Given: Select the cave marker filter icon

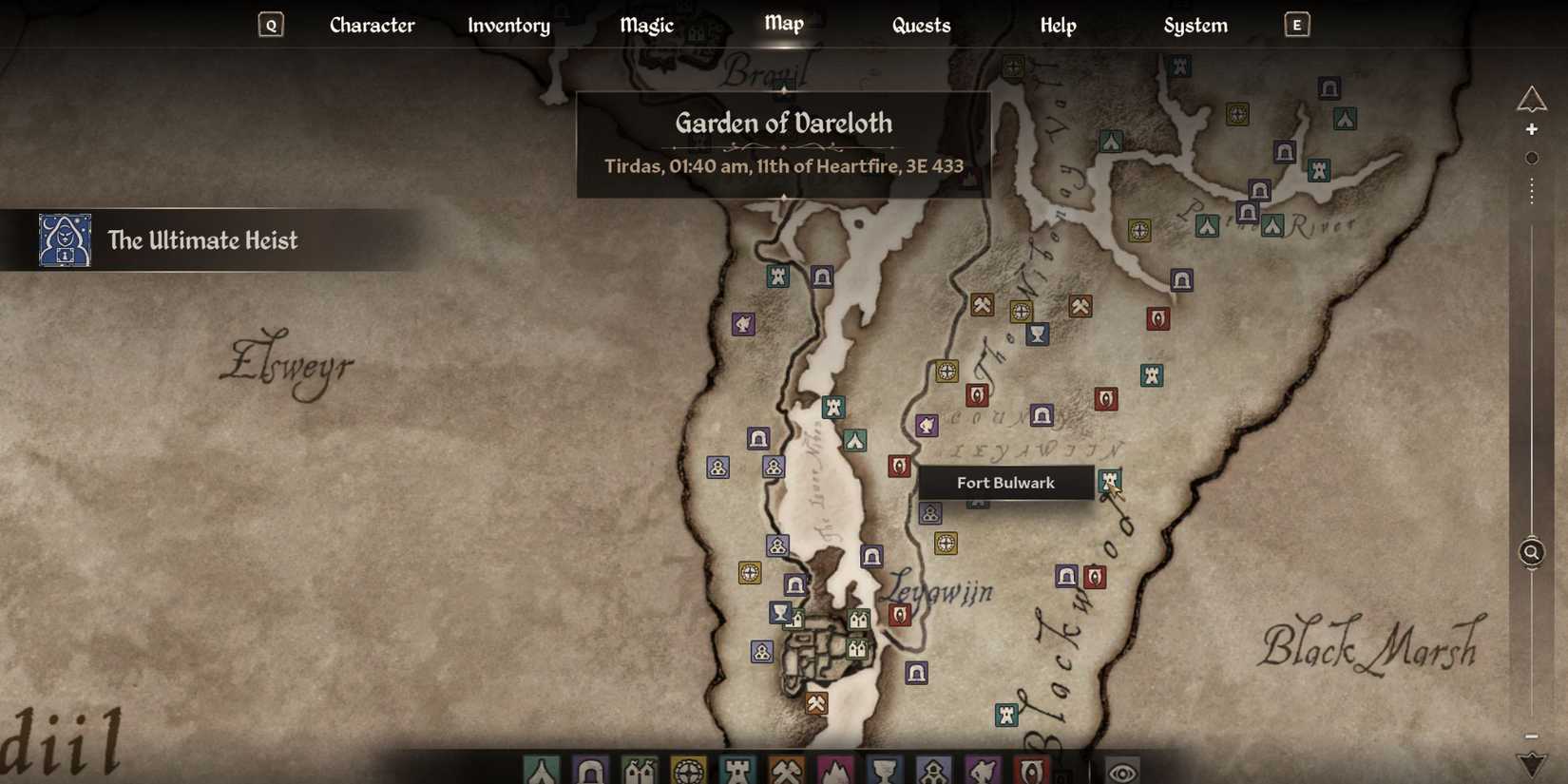Looking at the screenshot, I should pos(590,770).
